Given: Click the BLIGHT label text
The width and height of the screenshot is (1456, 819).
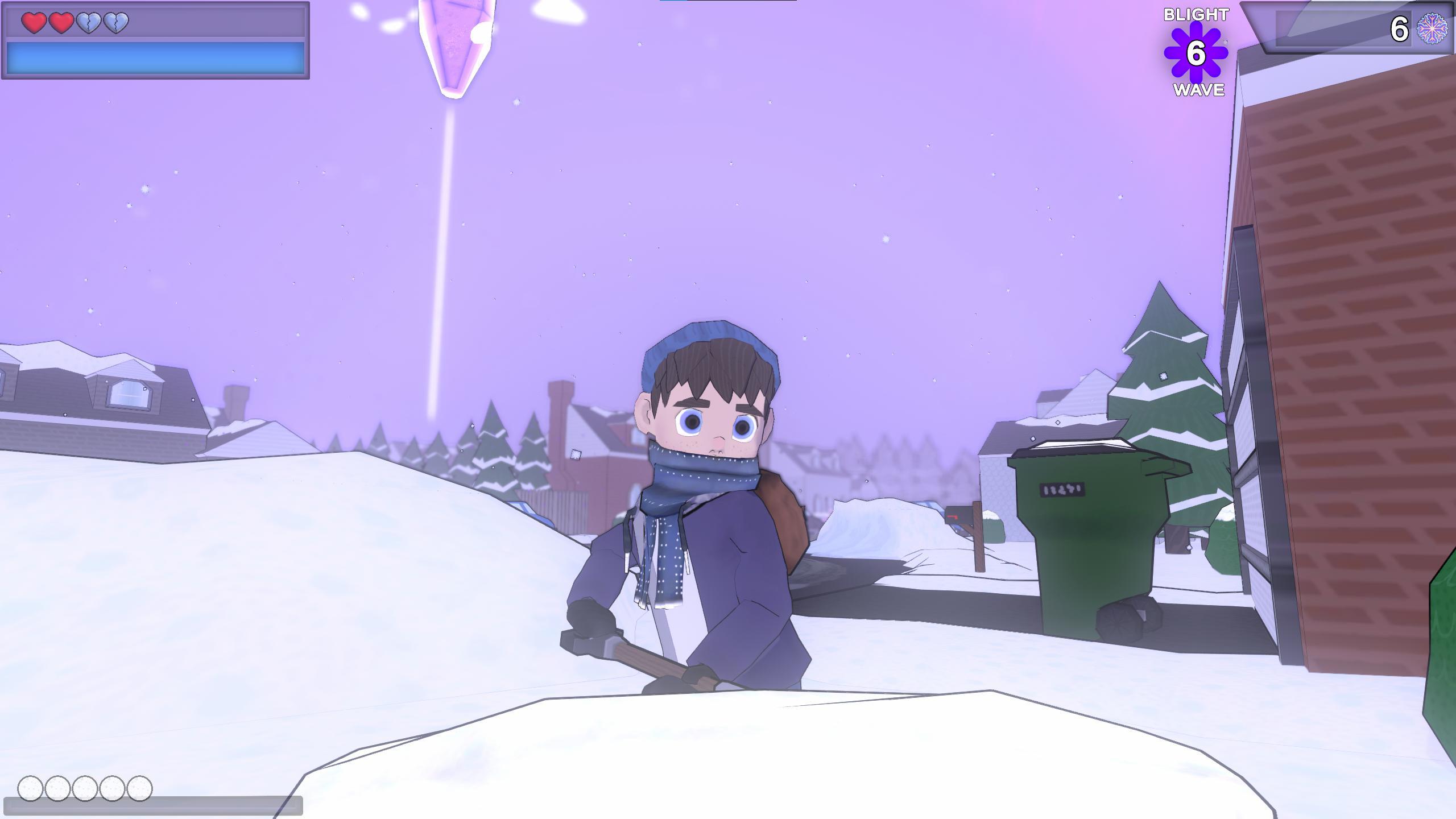Looking at the screenshot, I should (x=1196, y=14).
